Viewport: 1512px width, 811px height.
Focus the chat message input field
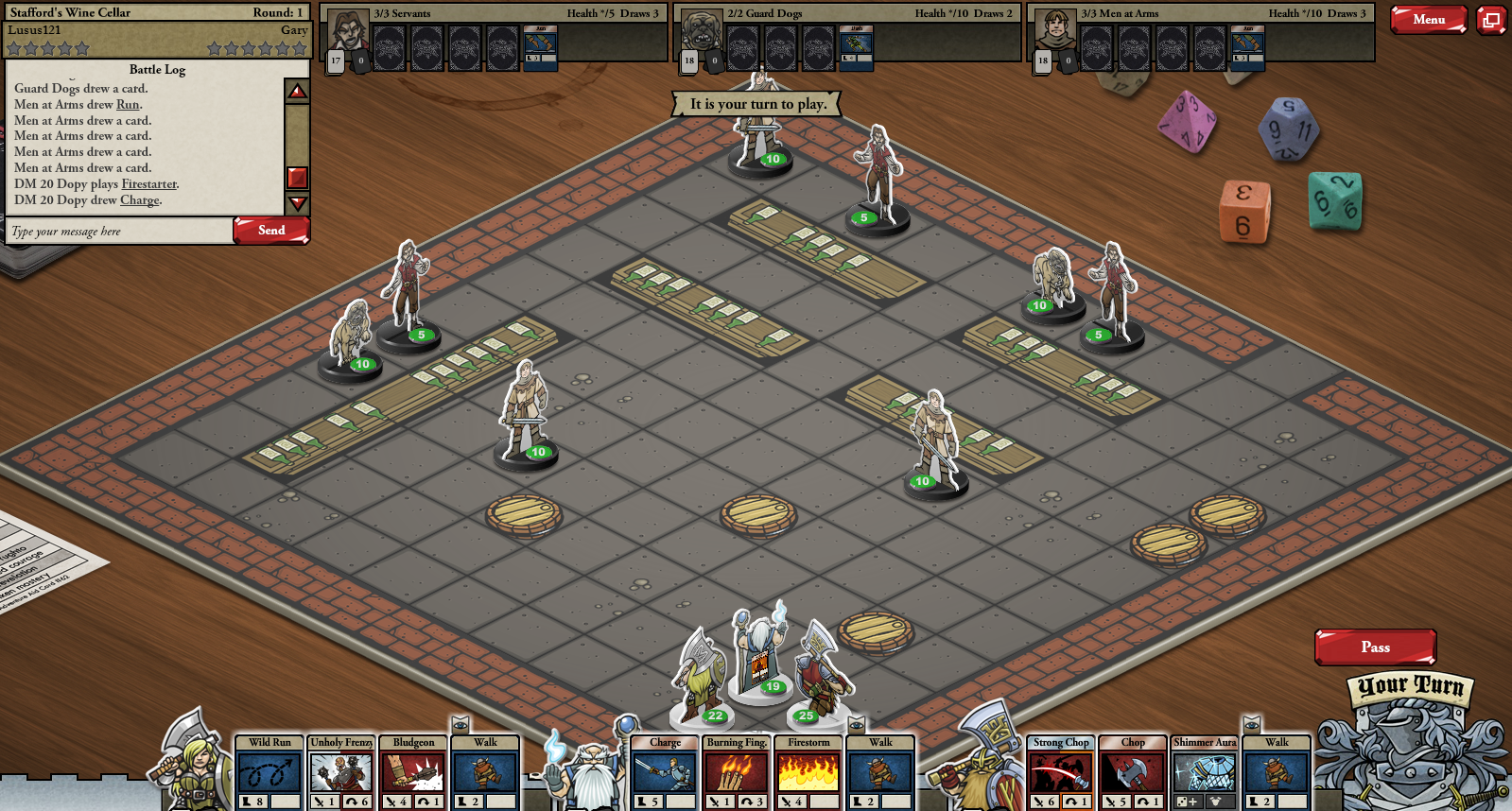click(x=120, y=232)
